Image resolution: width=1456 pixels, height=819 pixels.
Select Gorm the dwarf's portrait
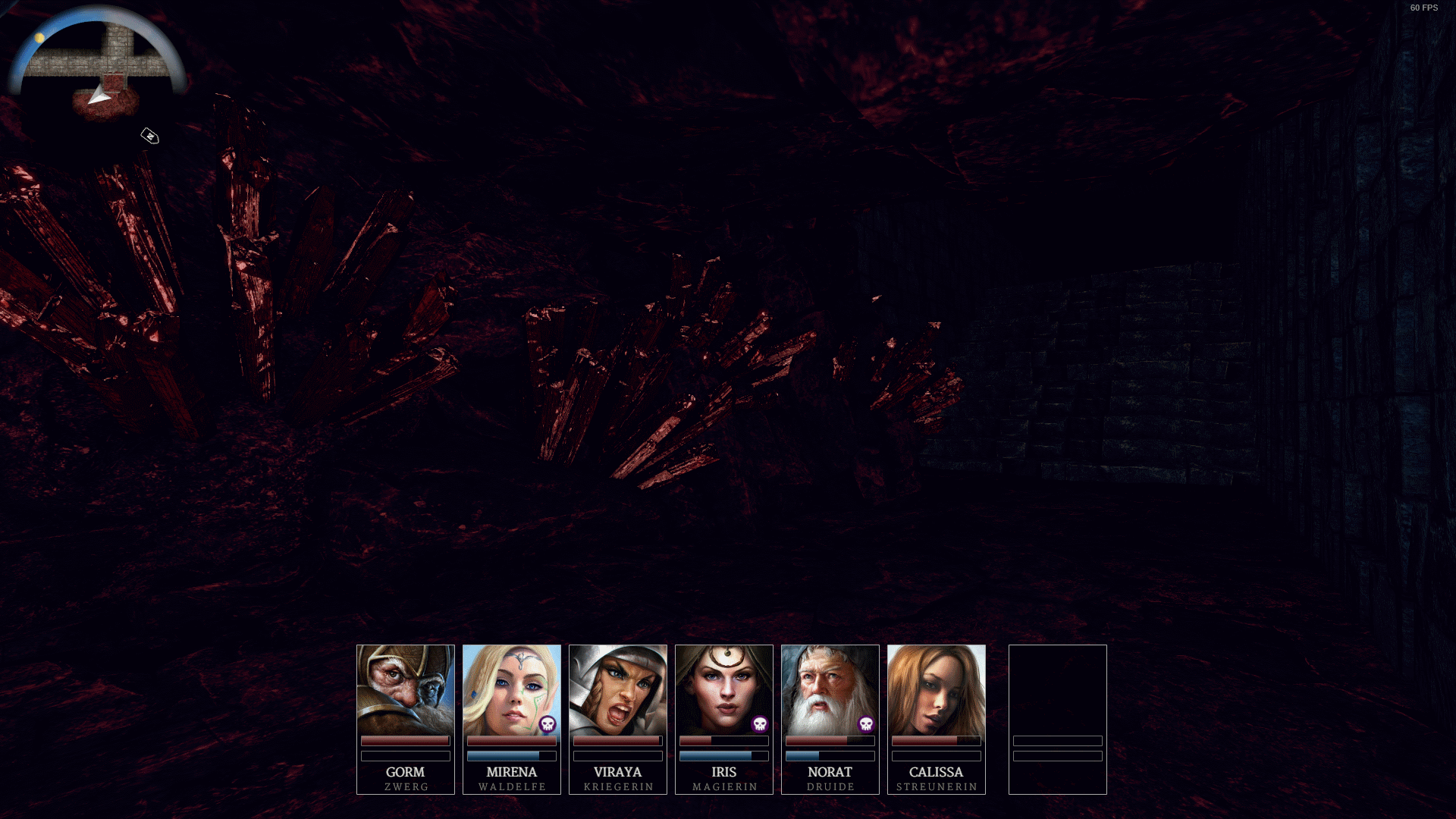coord(405,689)
